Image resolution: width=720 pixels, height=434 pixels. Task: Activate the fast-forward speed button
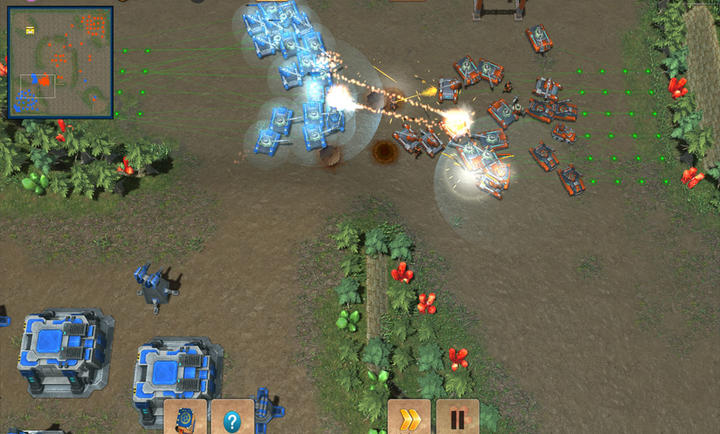point(409,418)
